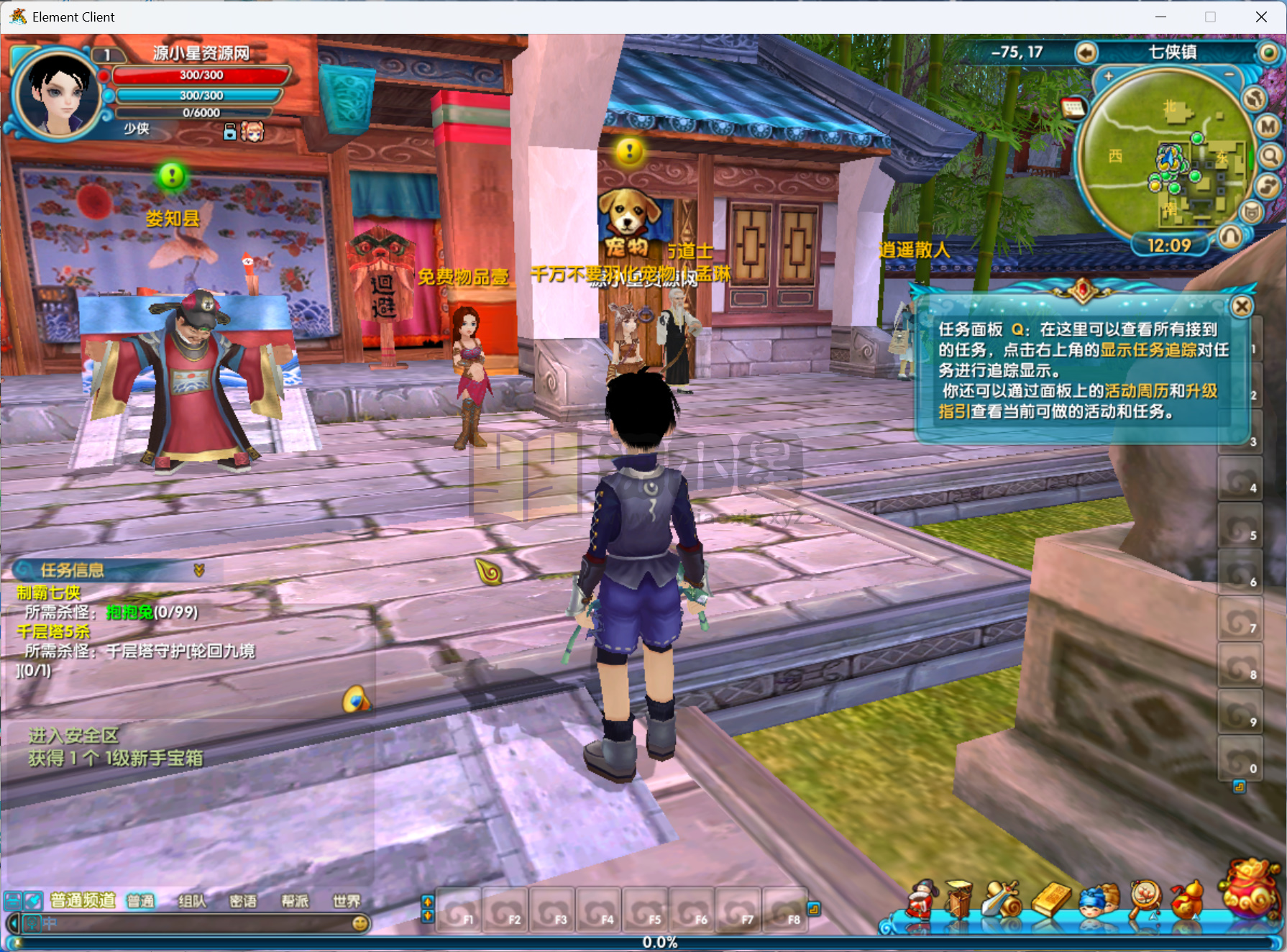This screenshot has width=1287, height=952.
Task: Open the calendar icon left of the minimap
Action: tap(1073, 109)
